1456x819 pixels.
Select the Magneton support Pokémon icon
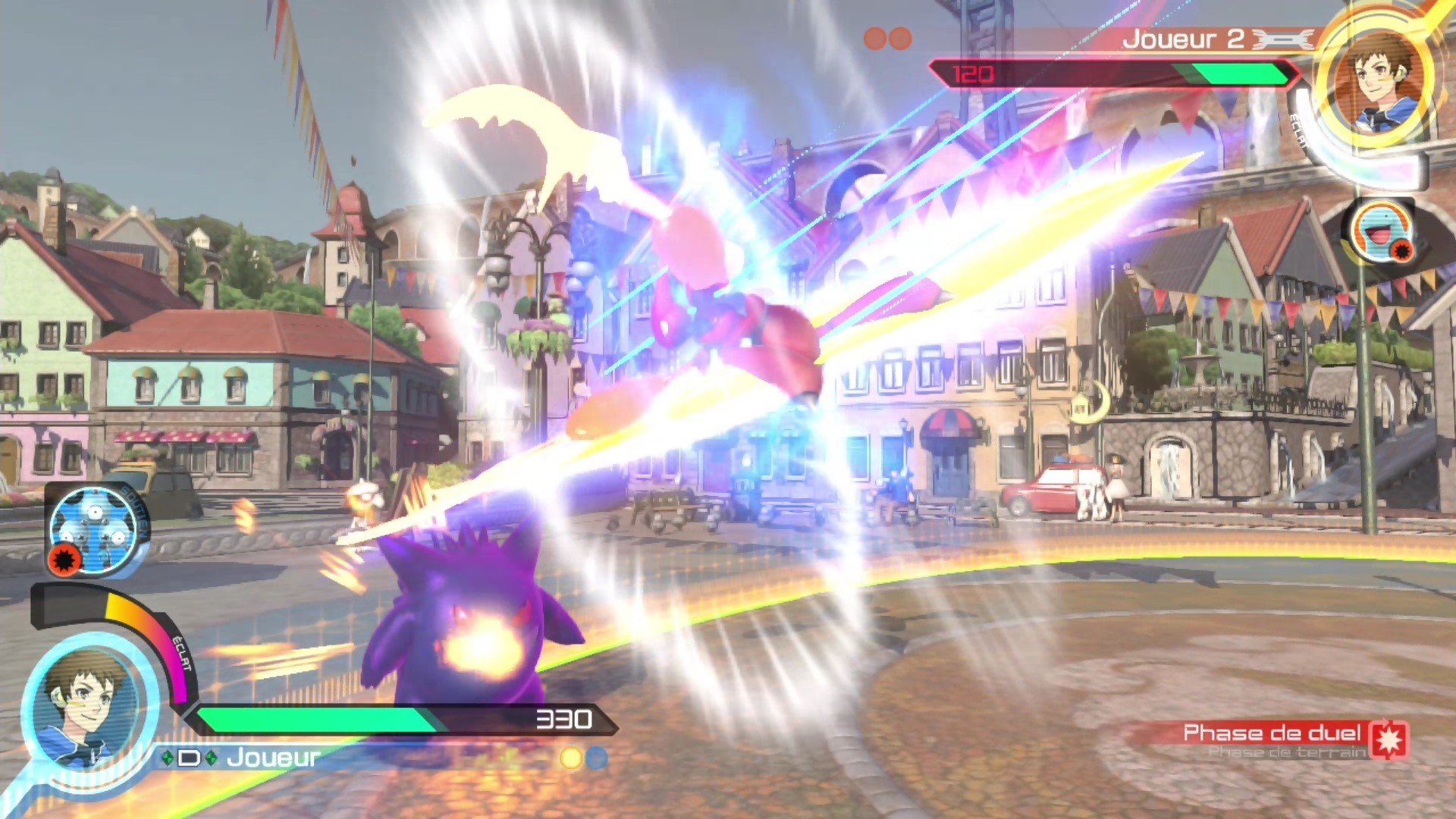click(94, 529)
